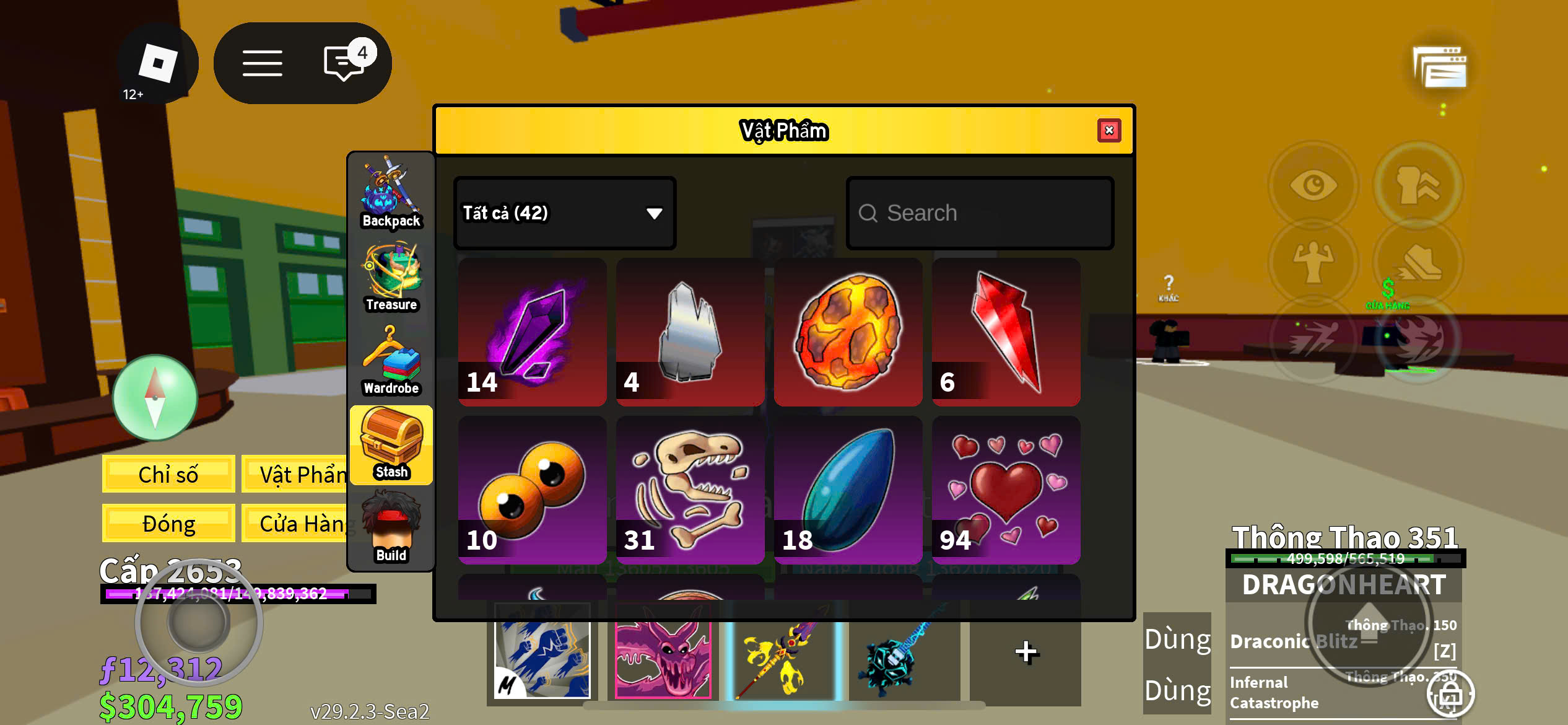The image size is (1568, 725).
Task: Focus the inventory Search field
Action: tap(980, 213)
